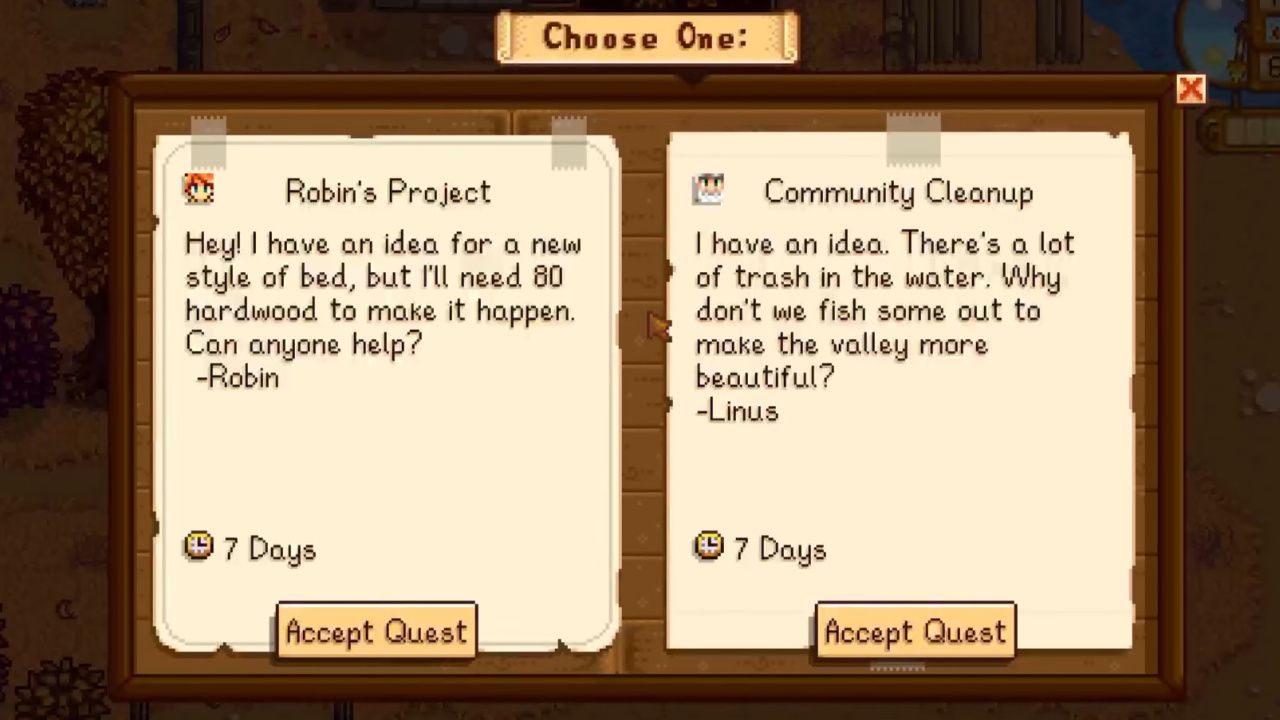This screenshot has height=720, width=1280.
Task: Select the clock icon on Robin's Project
Action: [x=198, y=547]
